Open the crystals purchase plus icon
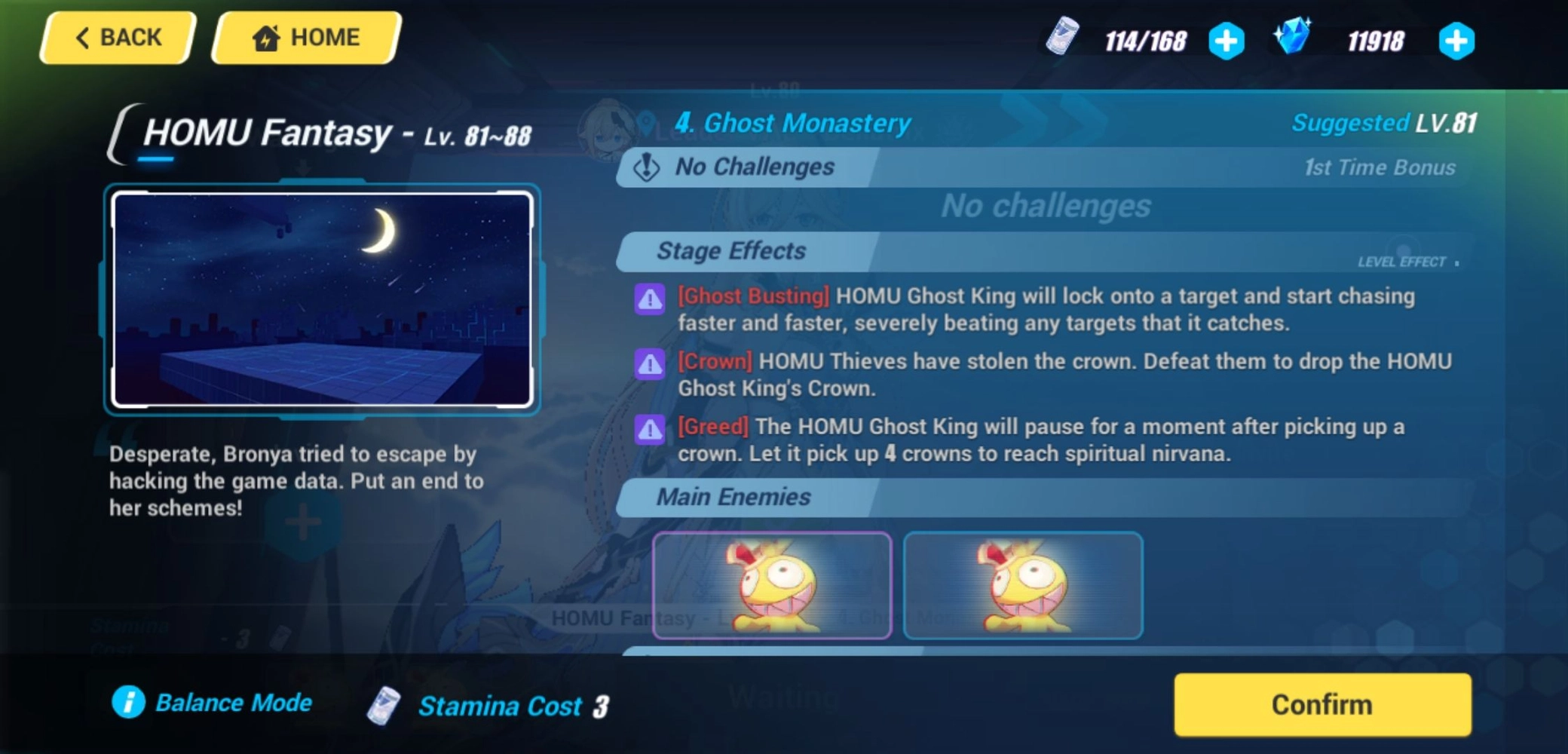1568x754 pixels. point(1456,41)
